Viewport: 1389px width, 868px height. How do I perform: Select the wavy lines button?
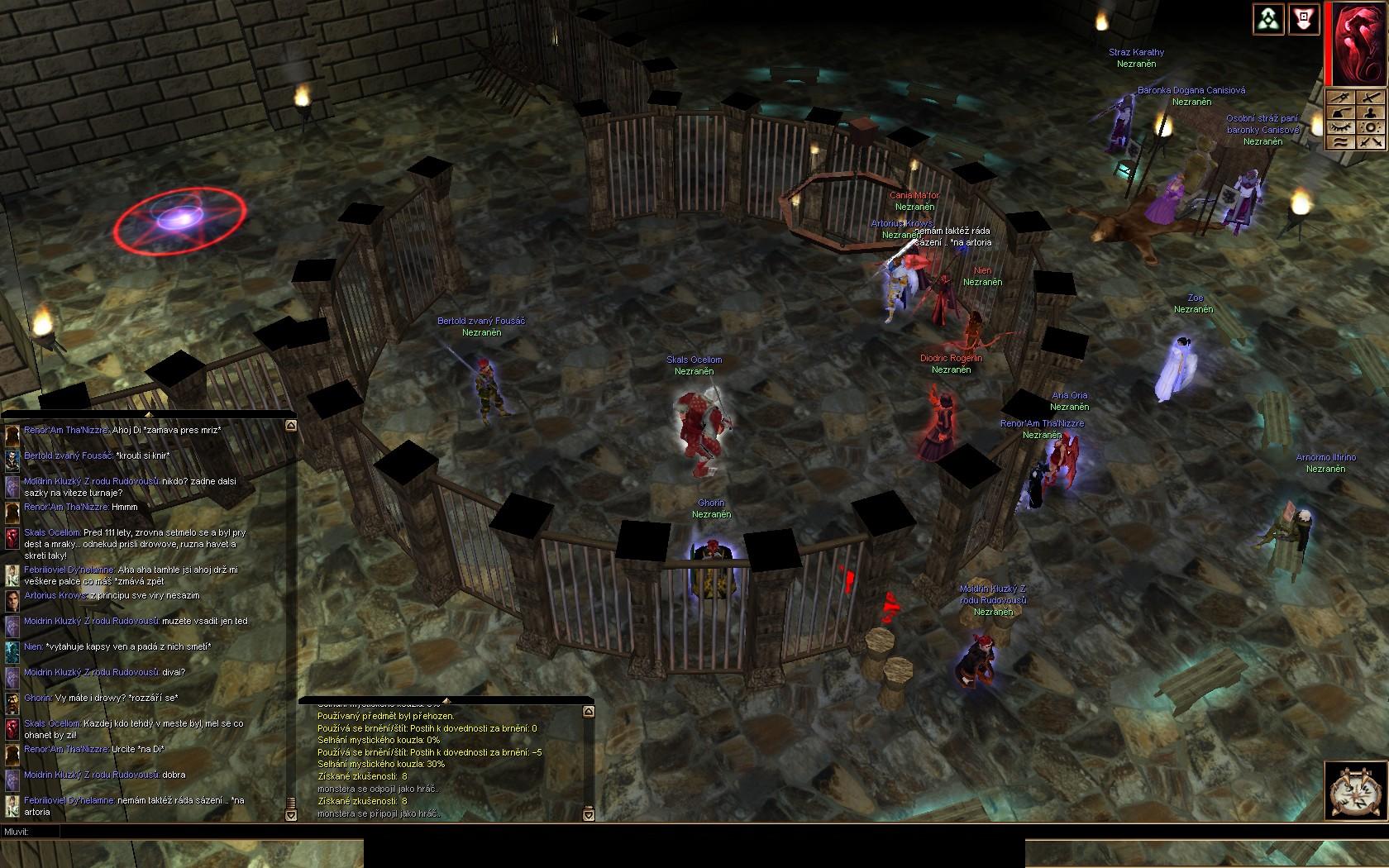pyautogui.click(x=1340, y=142)
